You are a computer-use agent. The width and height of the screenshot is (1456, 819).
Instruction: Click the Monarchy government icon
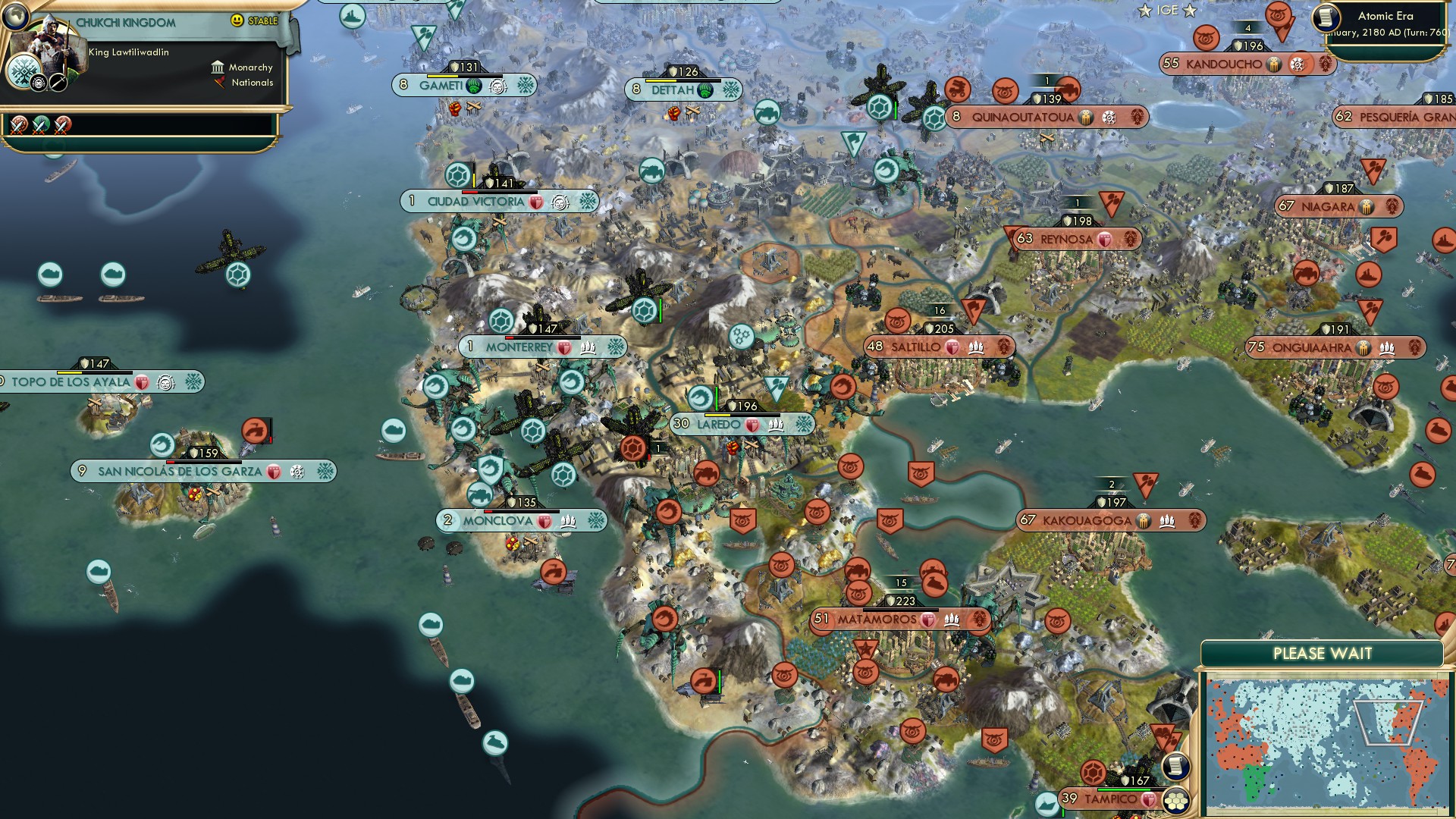pyautogui.click(x=218, y=67)
